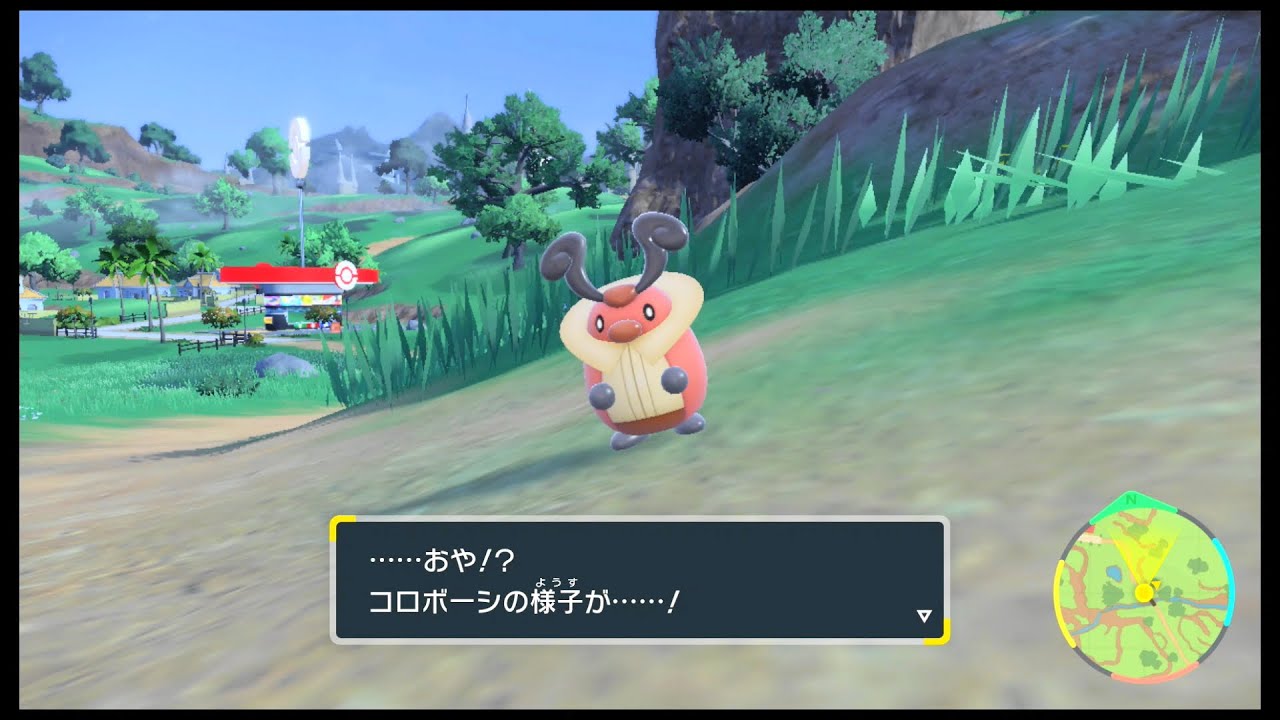Click the Poké Ball icon on the Pokémon Center sign
1280x720 pixels.
(346, 275)
